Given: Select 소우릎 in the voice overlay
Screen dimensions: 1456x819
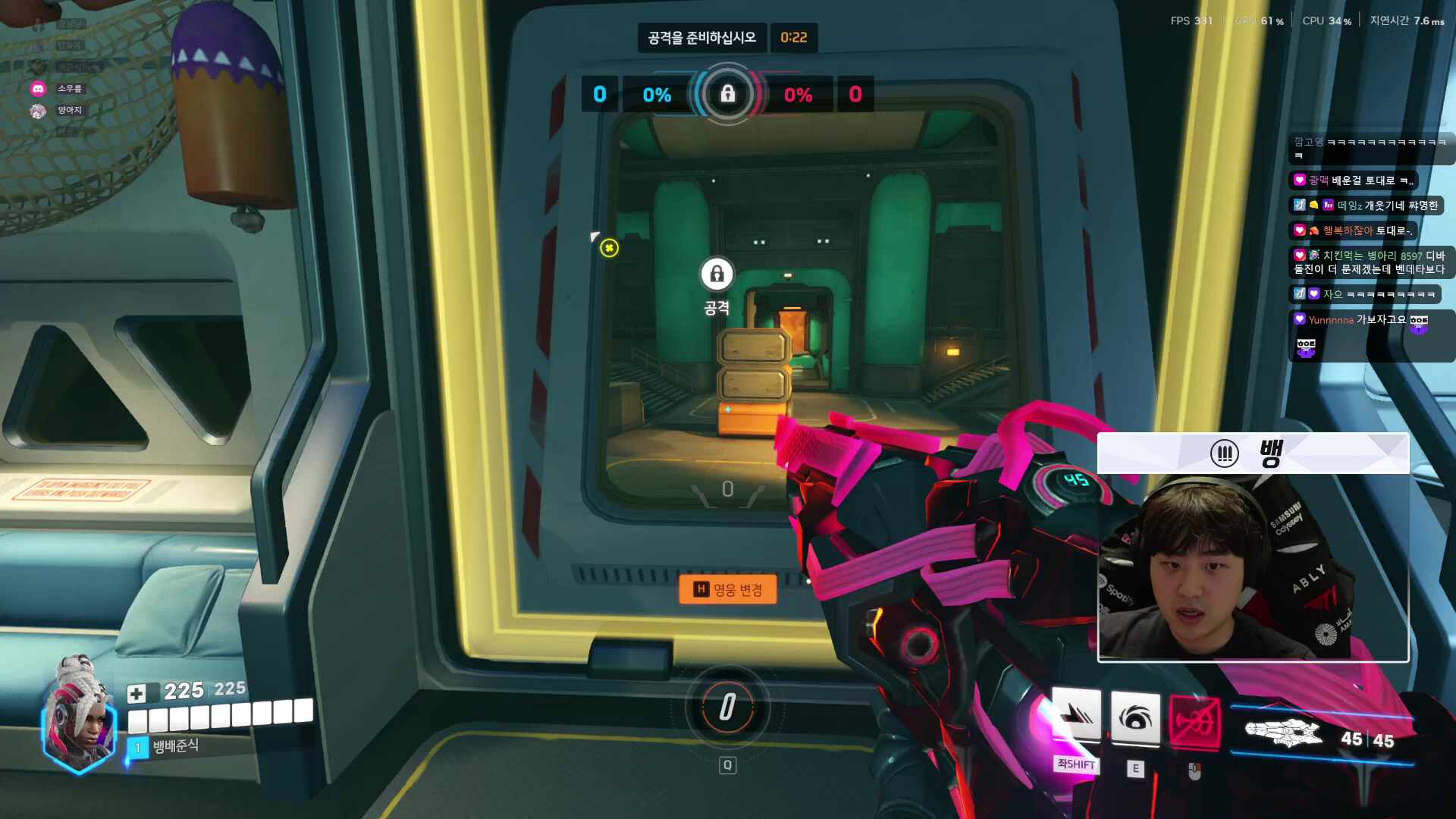Looking at the screenshot, I should 69,89.
